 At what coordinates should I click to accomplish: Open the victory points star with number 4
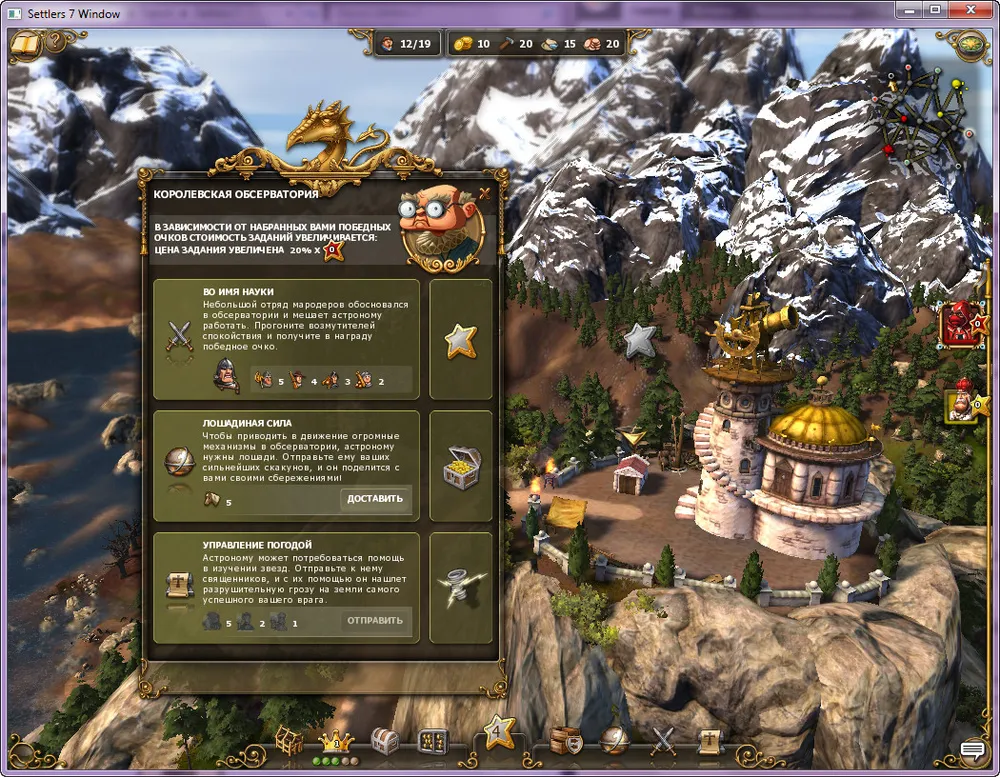(498, 734)
